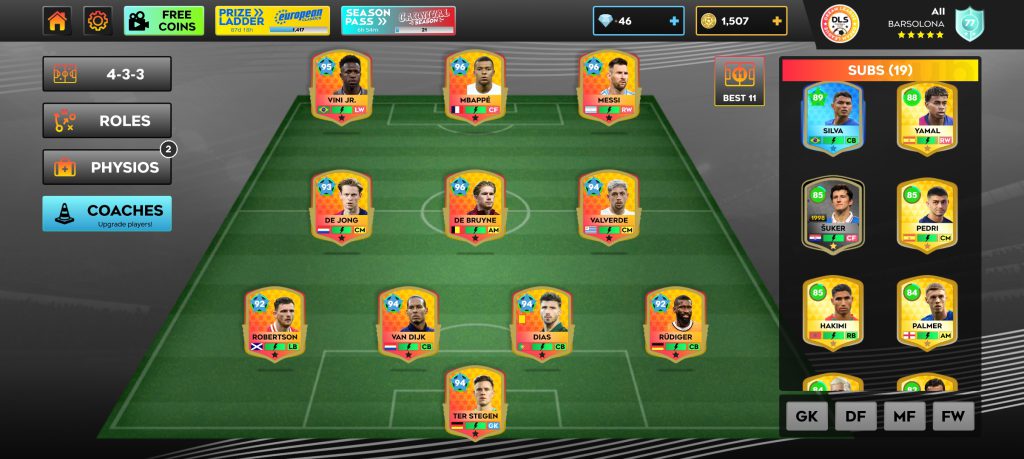Image resolution: width=1024 pixels, height=459 pixels.
Task: Add more coins with the plus button
Action: (x=777, y=21)
